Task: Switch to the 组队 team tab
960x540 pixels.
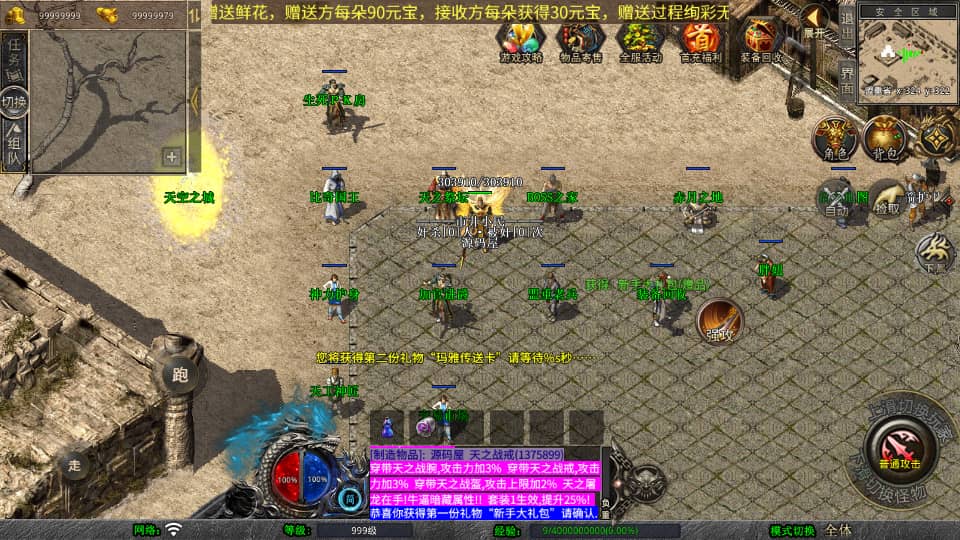Action: pos(14,146)
